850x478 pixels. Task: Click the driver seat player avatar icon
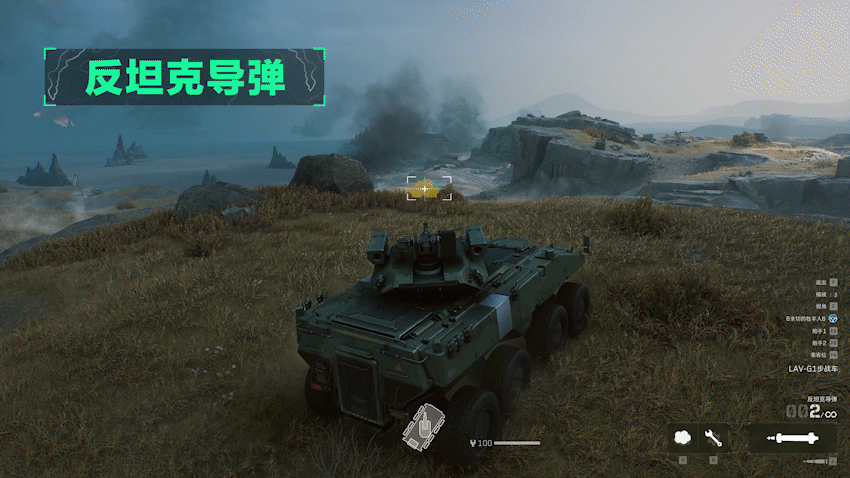click(x=832, y=318)
